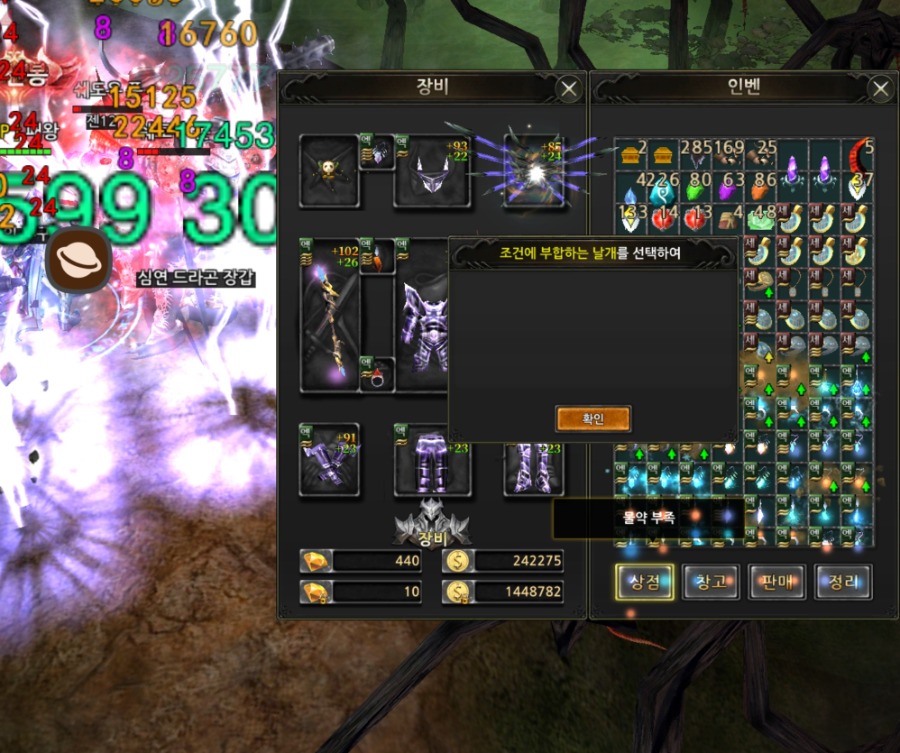
Task: Confirm the wing selection dialog with 확인
Action: click(x=593, y=418)
